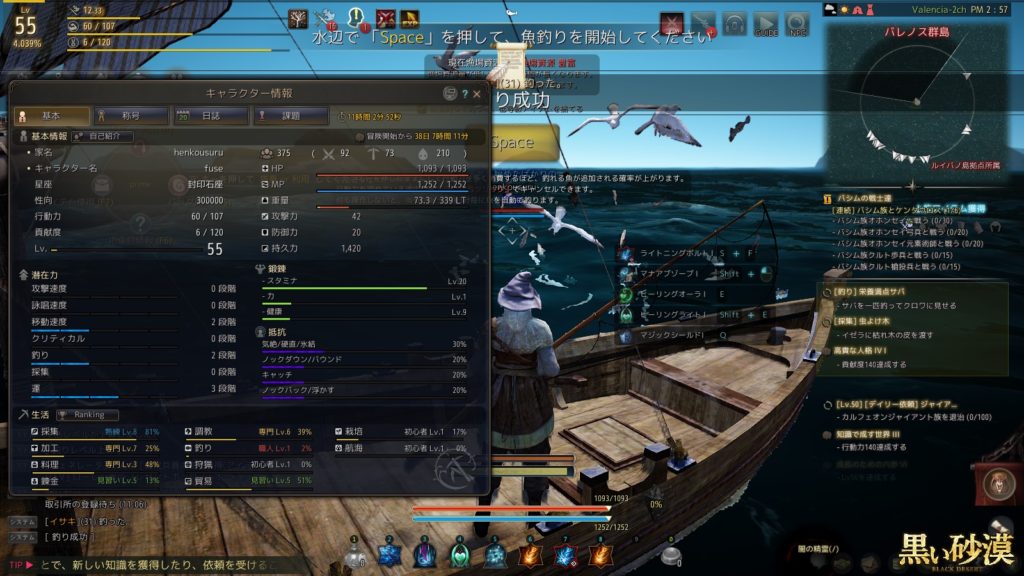Click the GUIDE icon

[765, 24]
